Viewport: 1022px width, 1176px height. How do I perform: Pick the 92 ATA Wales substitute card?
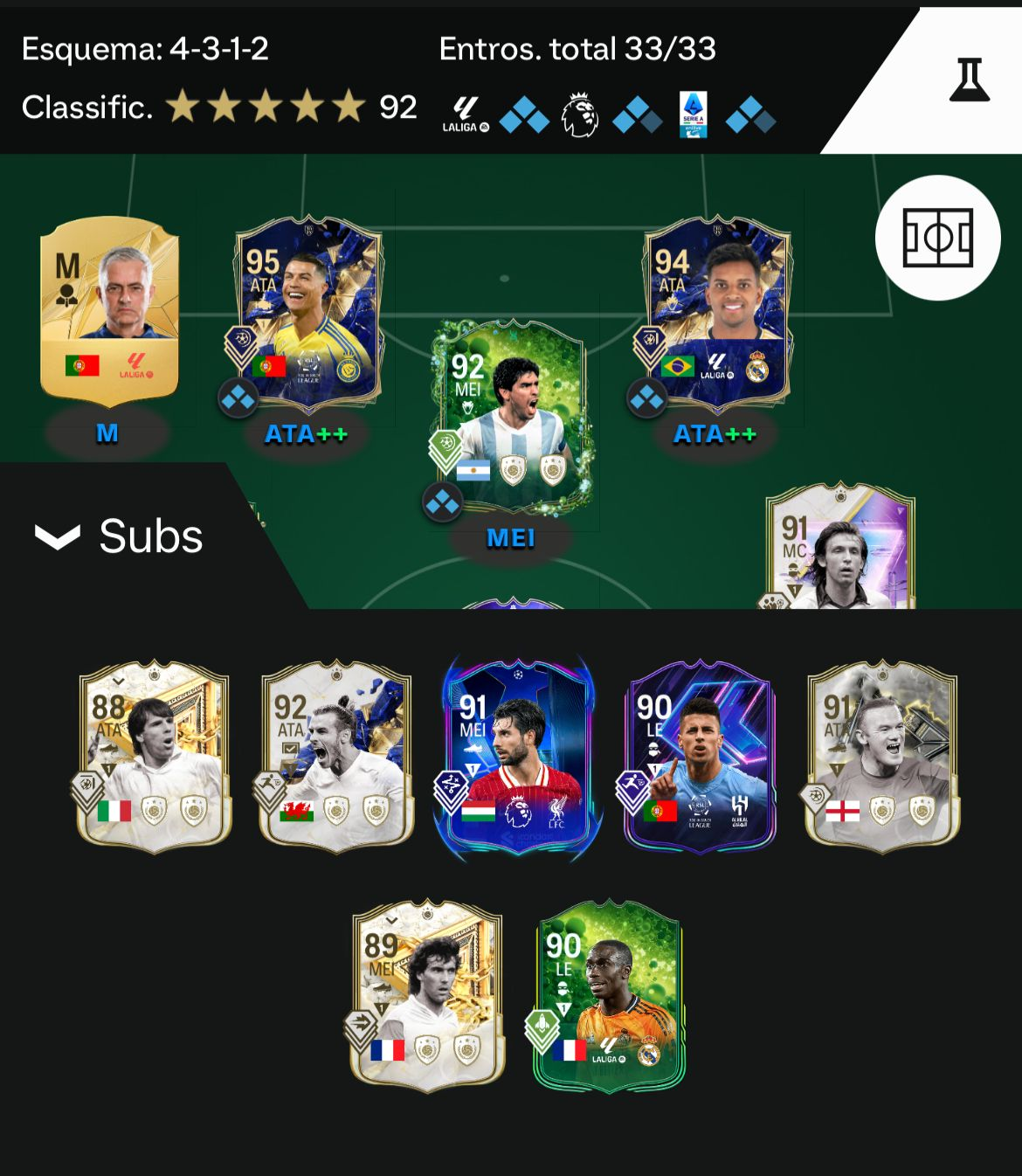[x=335, y=755]
